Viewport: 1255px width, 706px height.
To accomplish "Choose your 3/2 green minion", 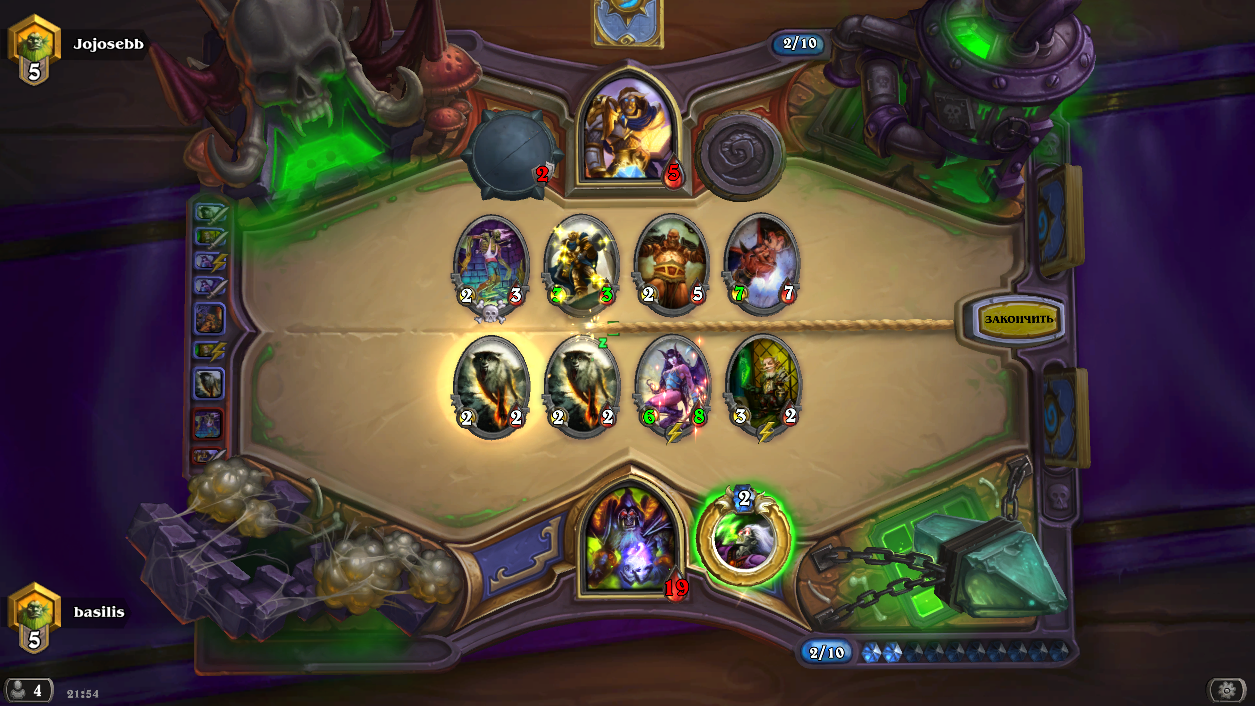I will click(x=764, y=385).
